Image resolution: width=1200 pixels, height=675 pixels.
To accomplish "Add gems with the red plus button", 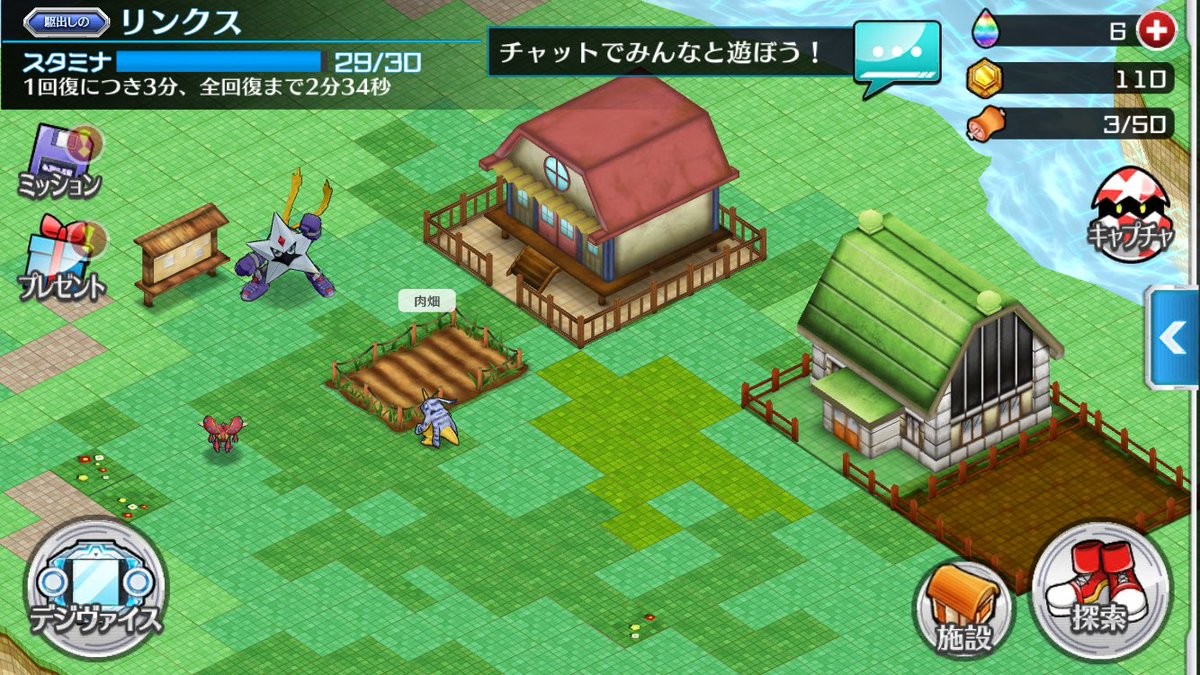I will [x=1156, y=31].
